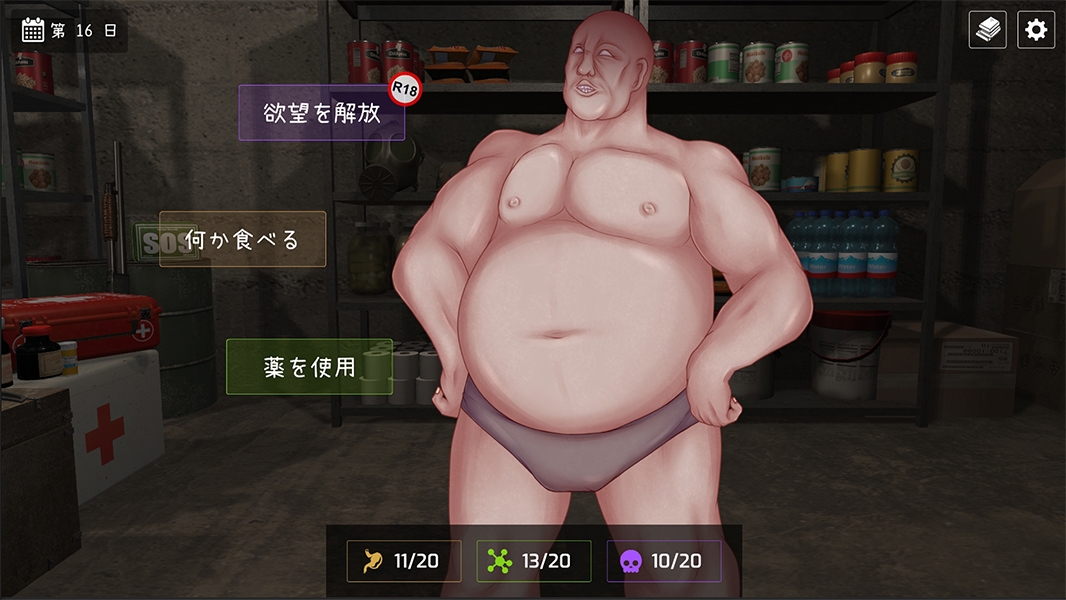Open the settings gear menu
The image size is (1066, 600).
pyautogui.click(x=1036, y=30)
